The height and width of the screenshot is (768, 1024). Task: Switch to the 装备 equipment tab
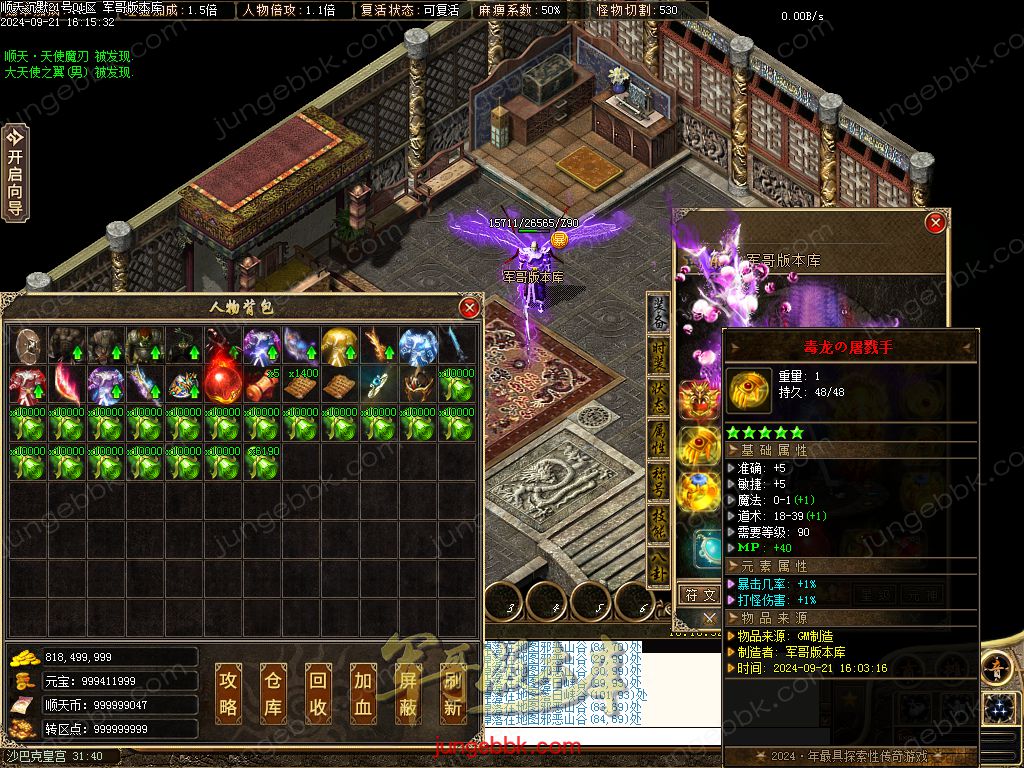click(x=659, y=314)
